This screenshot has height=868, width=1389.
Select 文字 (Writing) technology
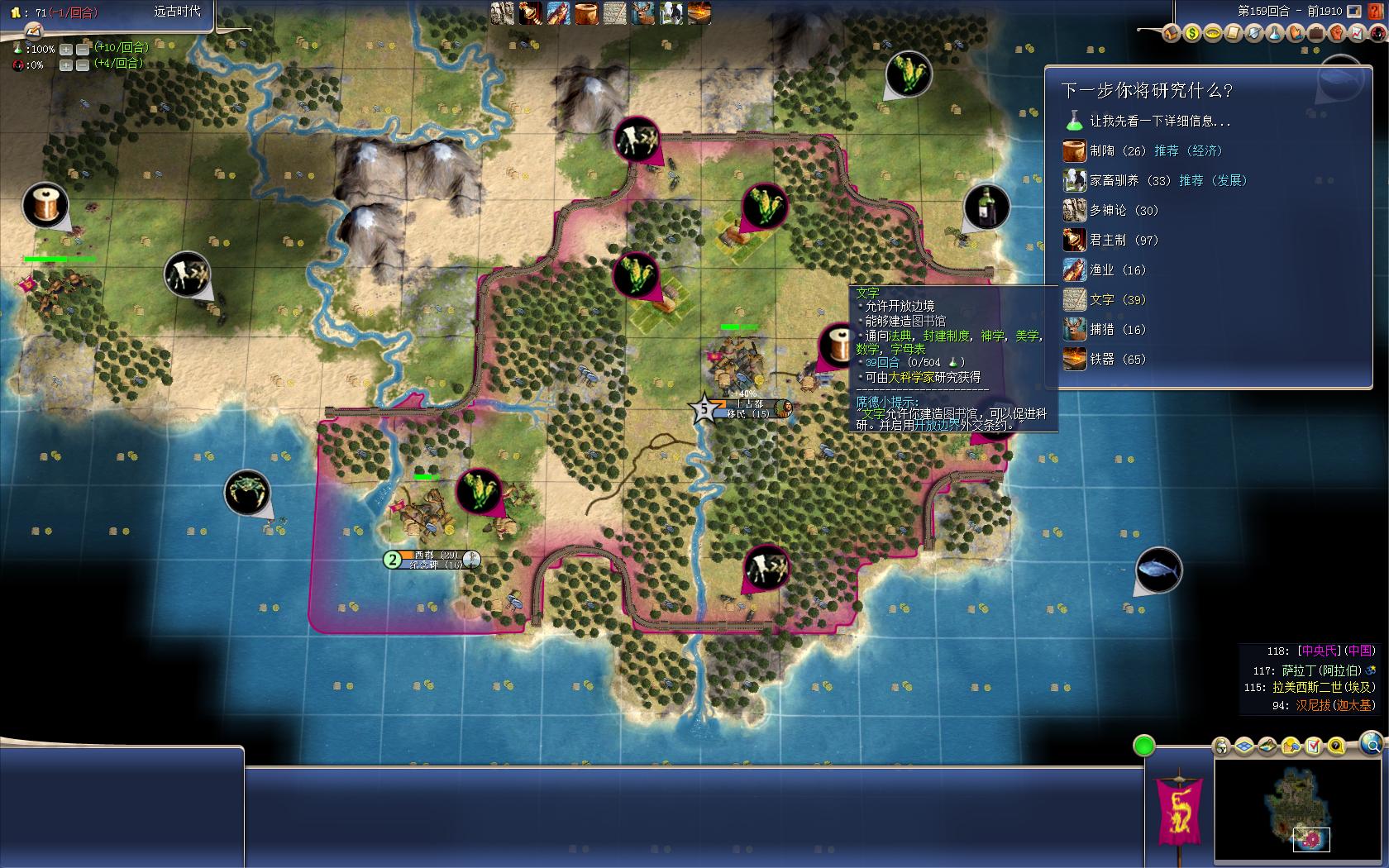[x=1101, y=300]
